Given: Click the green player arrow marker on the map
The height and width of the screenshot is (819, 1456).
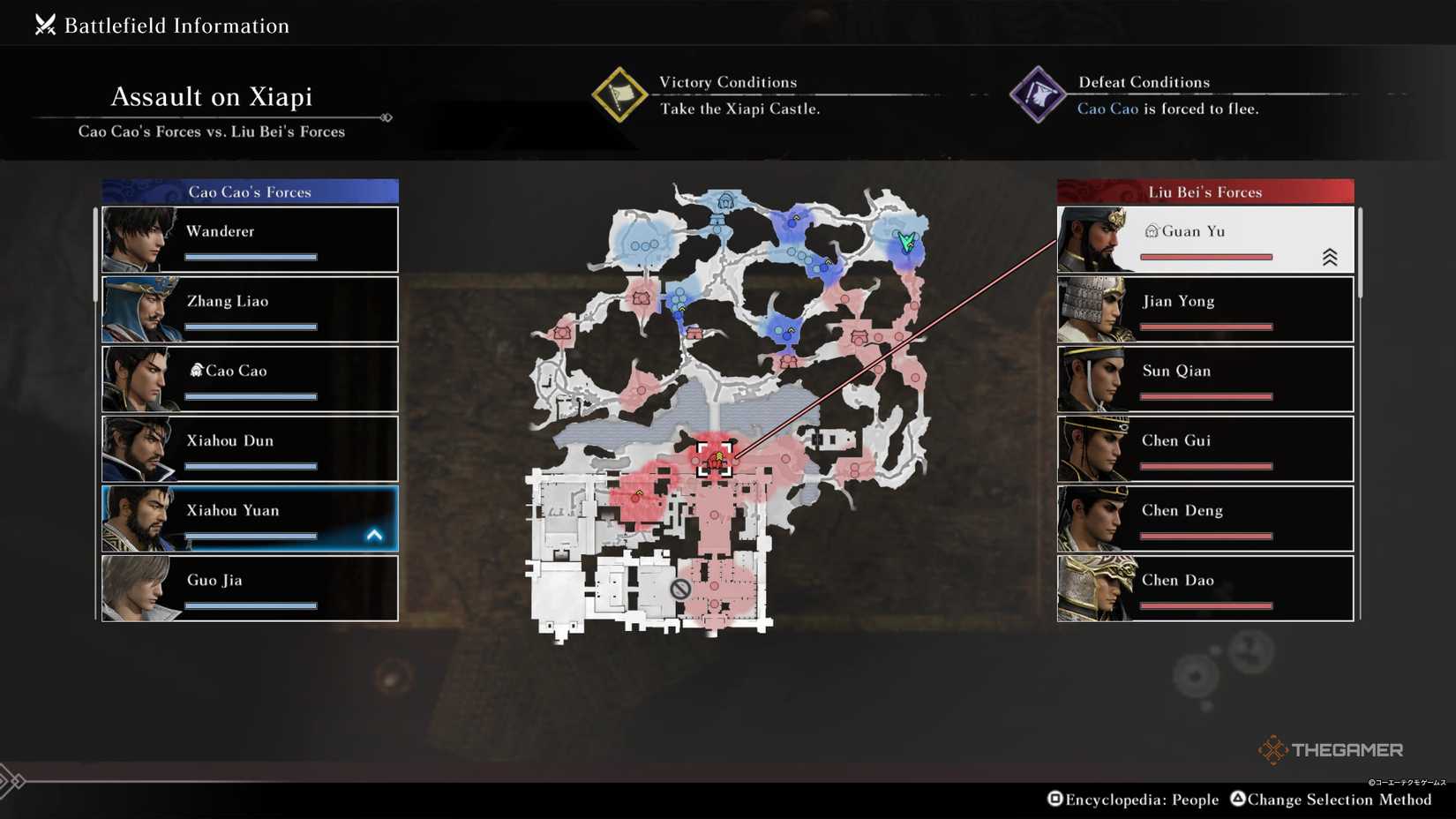Looking at the screenshot, I should pyautogui.click(x=908, y=239).
